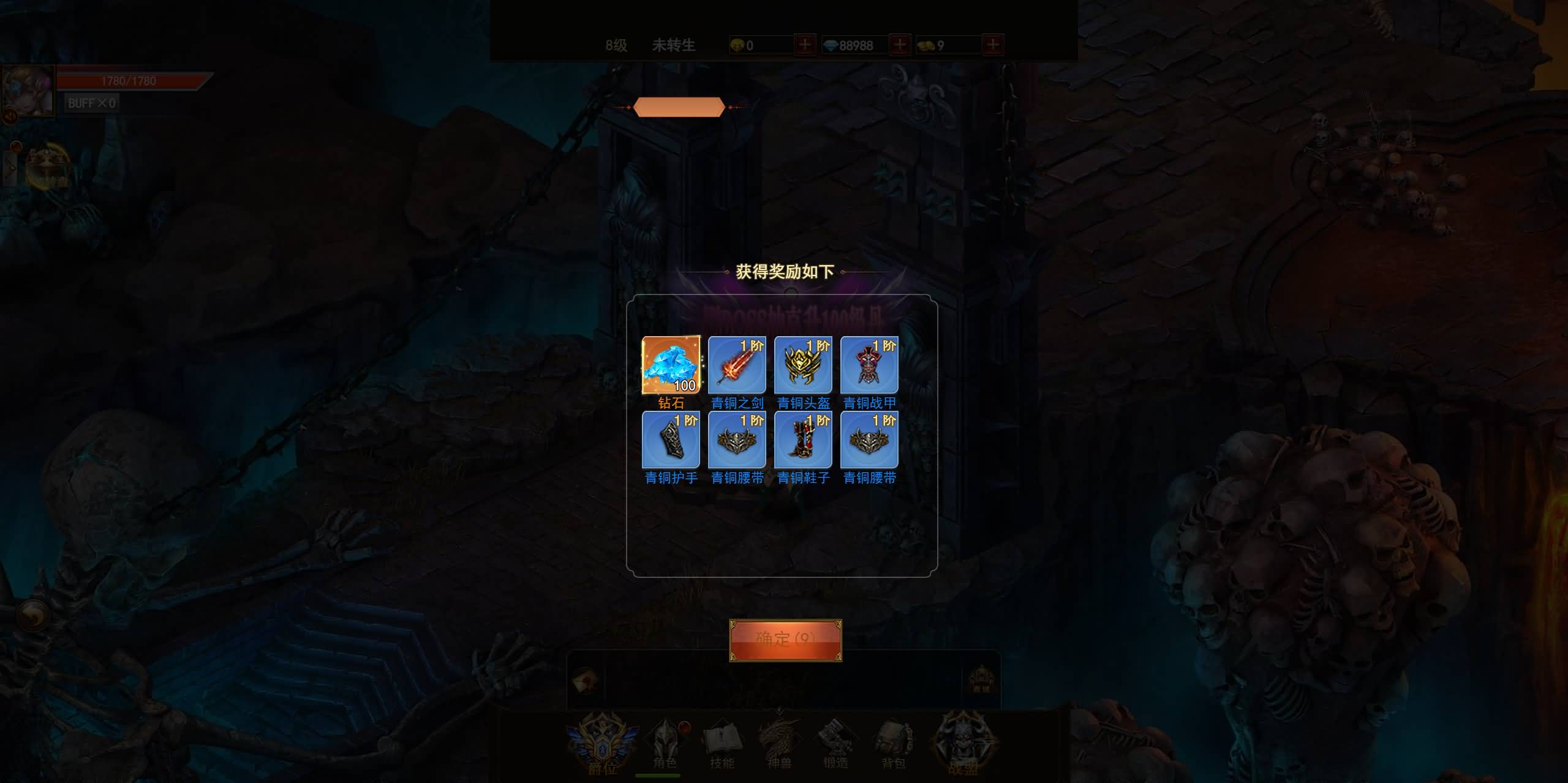Choose the 青铜头盔 helmet reward
This screenshot has width=1568, height=783.
803,365
